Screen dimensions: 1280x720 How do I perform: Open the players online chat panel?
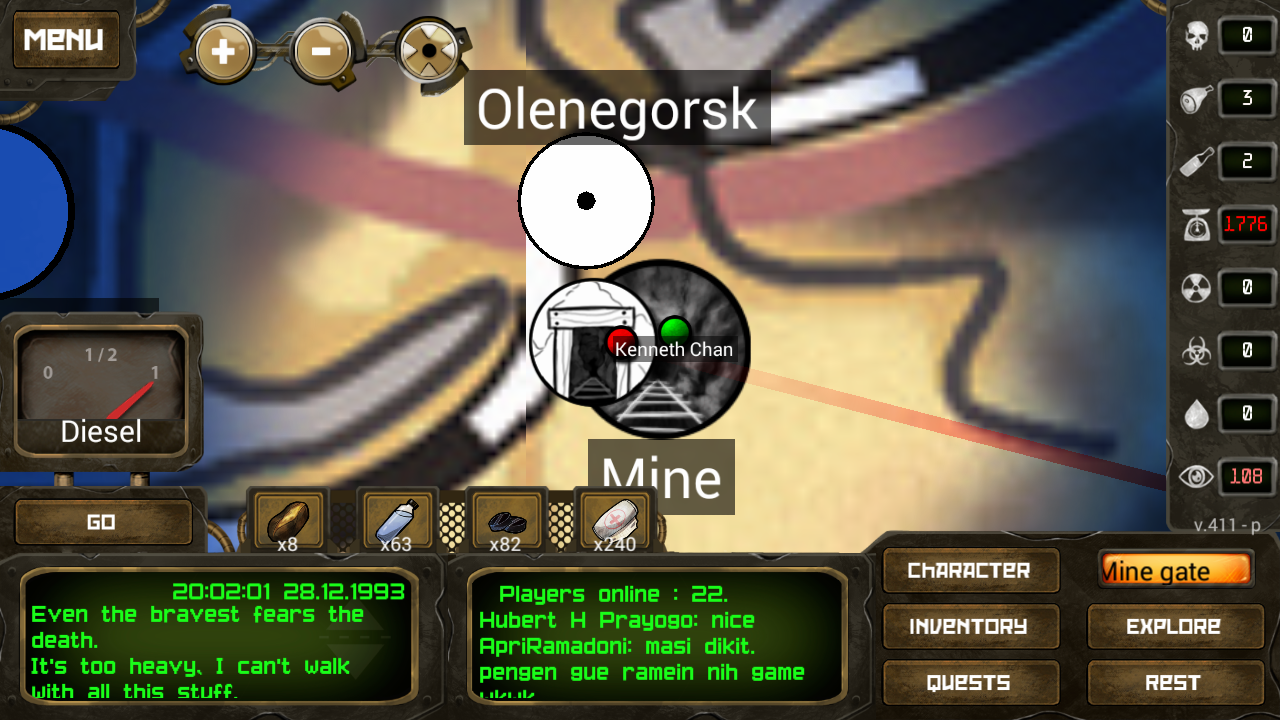646,636
